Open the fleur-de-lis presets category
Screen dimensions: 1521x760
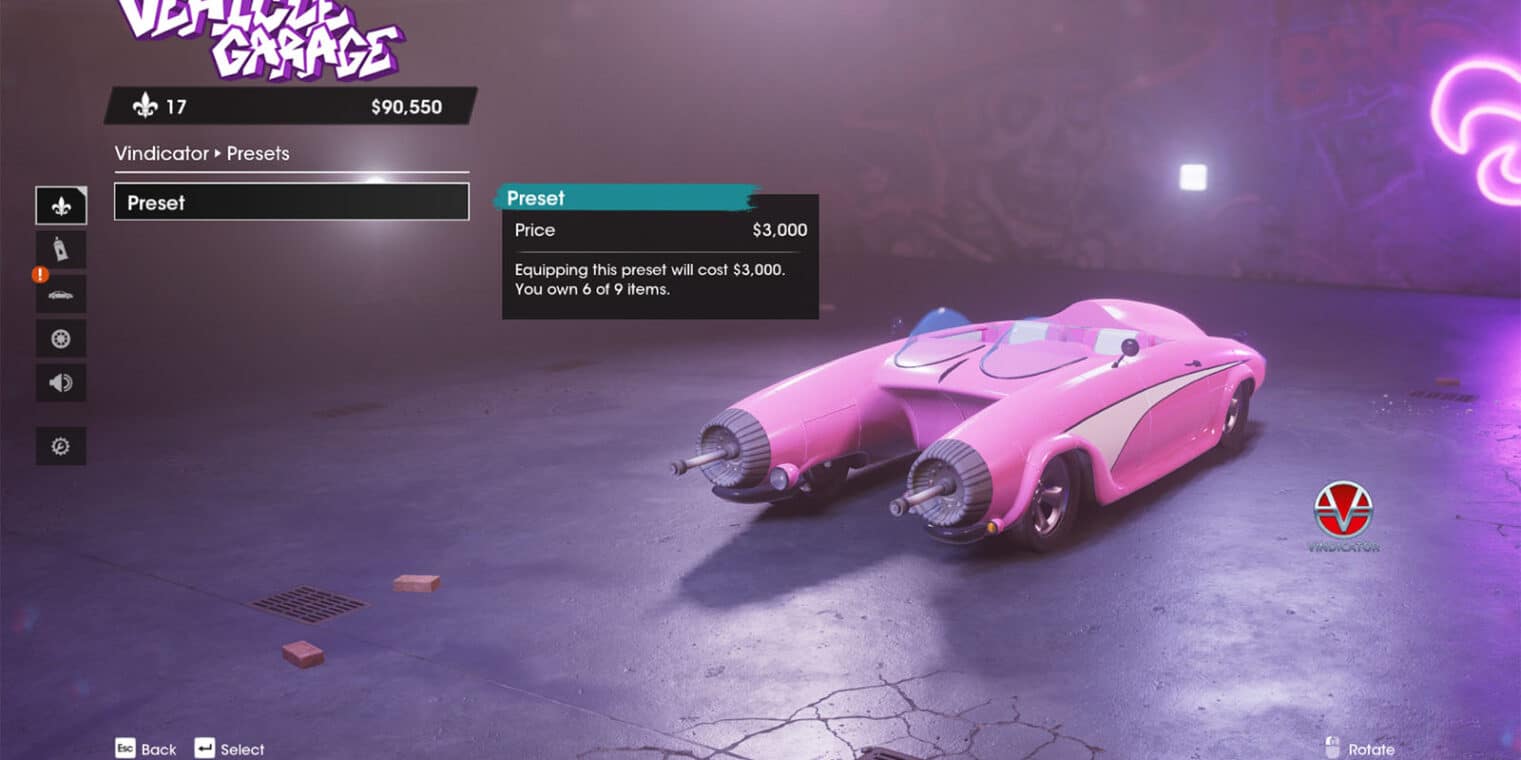[x=61, y=206]
